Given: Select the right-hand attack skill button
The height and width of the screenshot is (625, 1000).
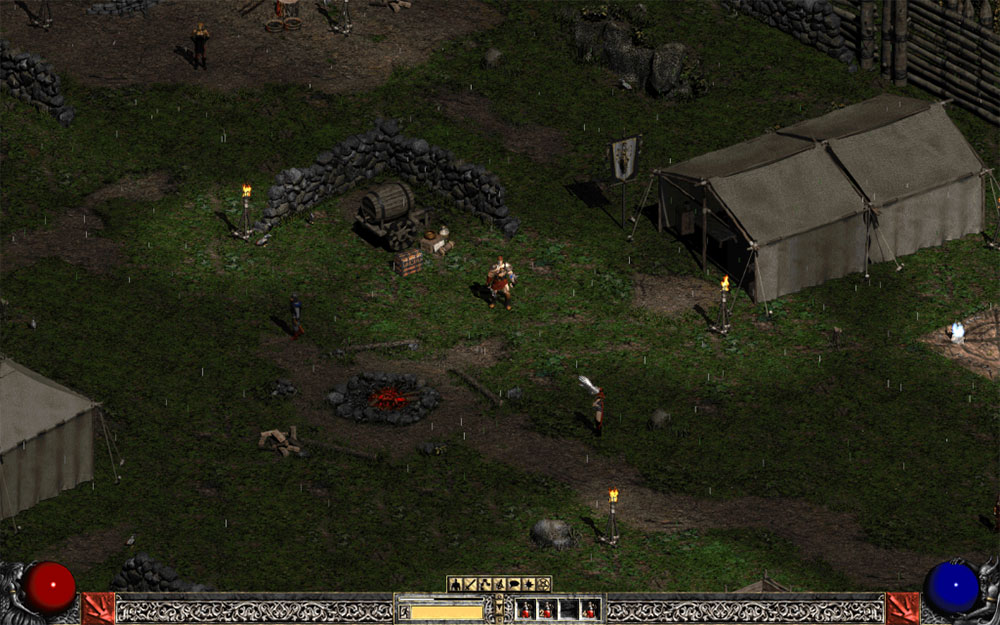Looking at the screenshot, I should [902, 607].
